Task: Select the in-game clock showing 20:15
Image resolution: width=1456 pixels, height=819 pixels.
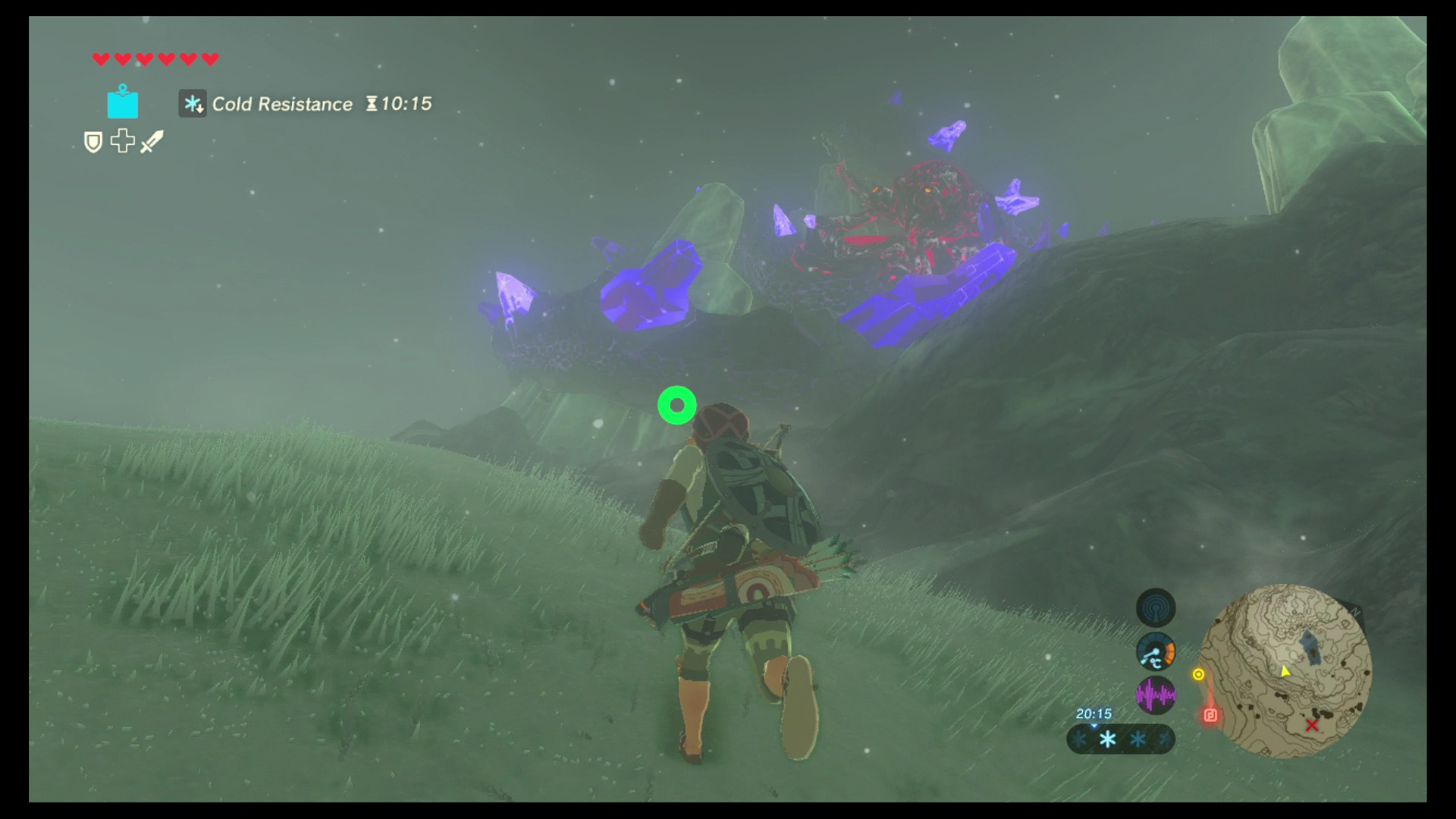Action: pyautogui.click(x=1094, y=713)
